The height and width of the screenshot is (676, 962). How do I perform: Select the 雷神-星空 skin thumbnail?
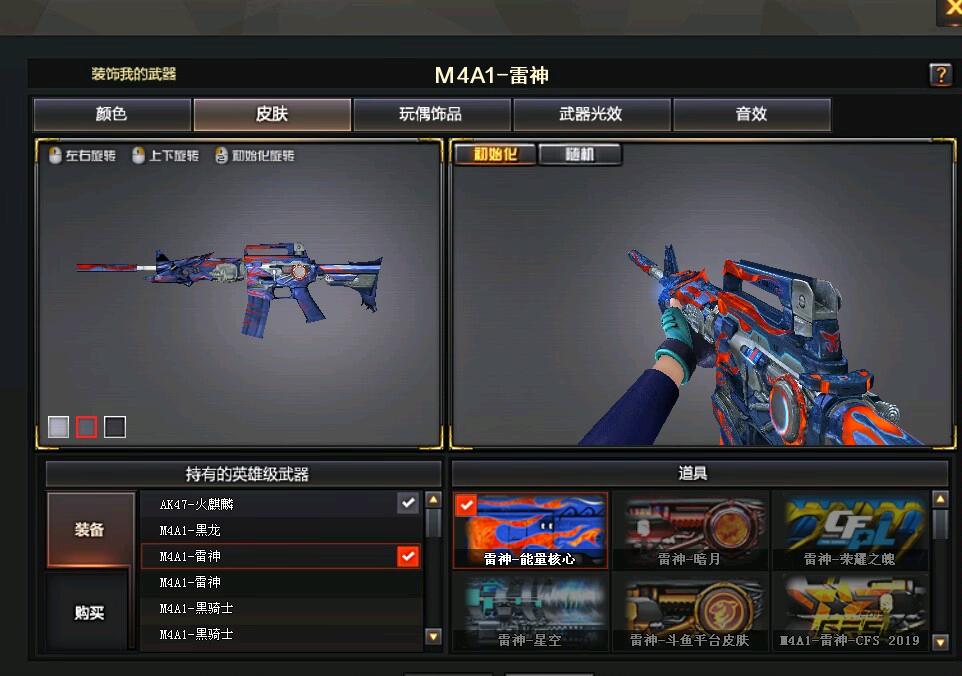point(531,611)
